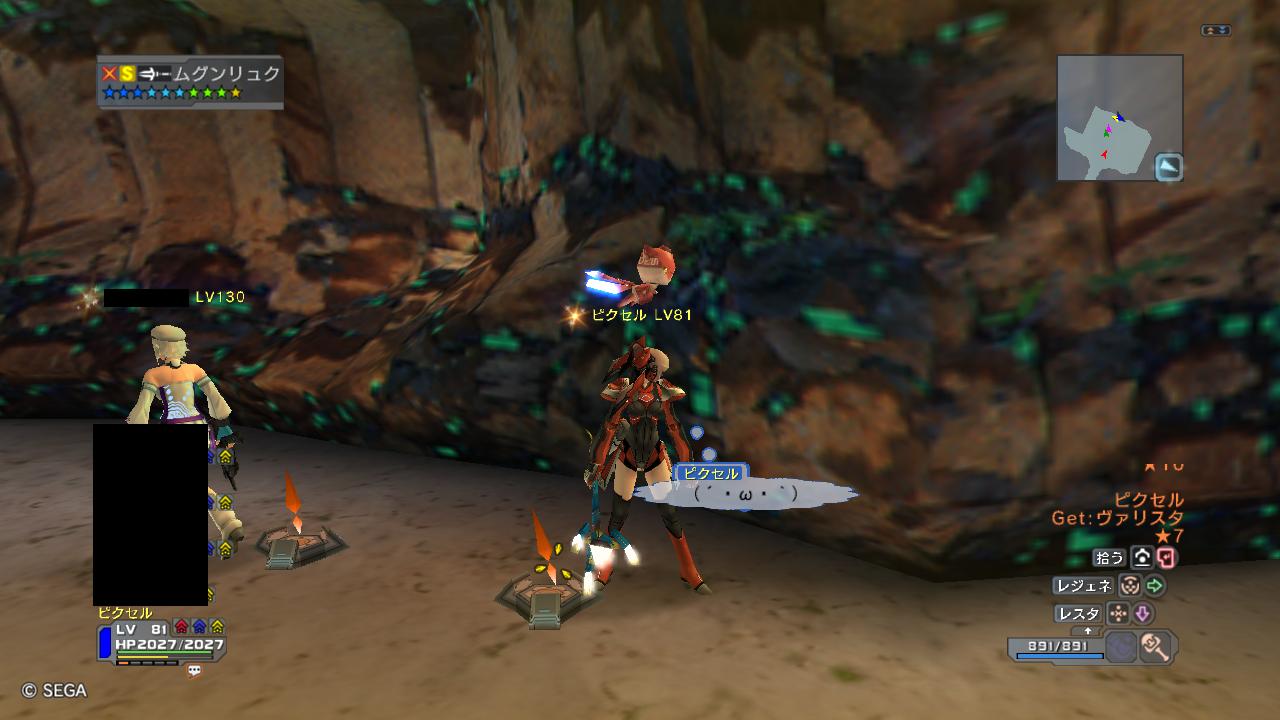Click the empty shield palette slot
The width and height of the screenshot is (1280, 720).
1121,648
